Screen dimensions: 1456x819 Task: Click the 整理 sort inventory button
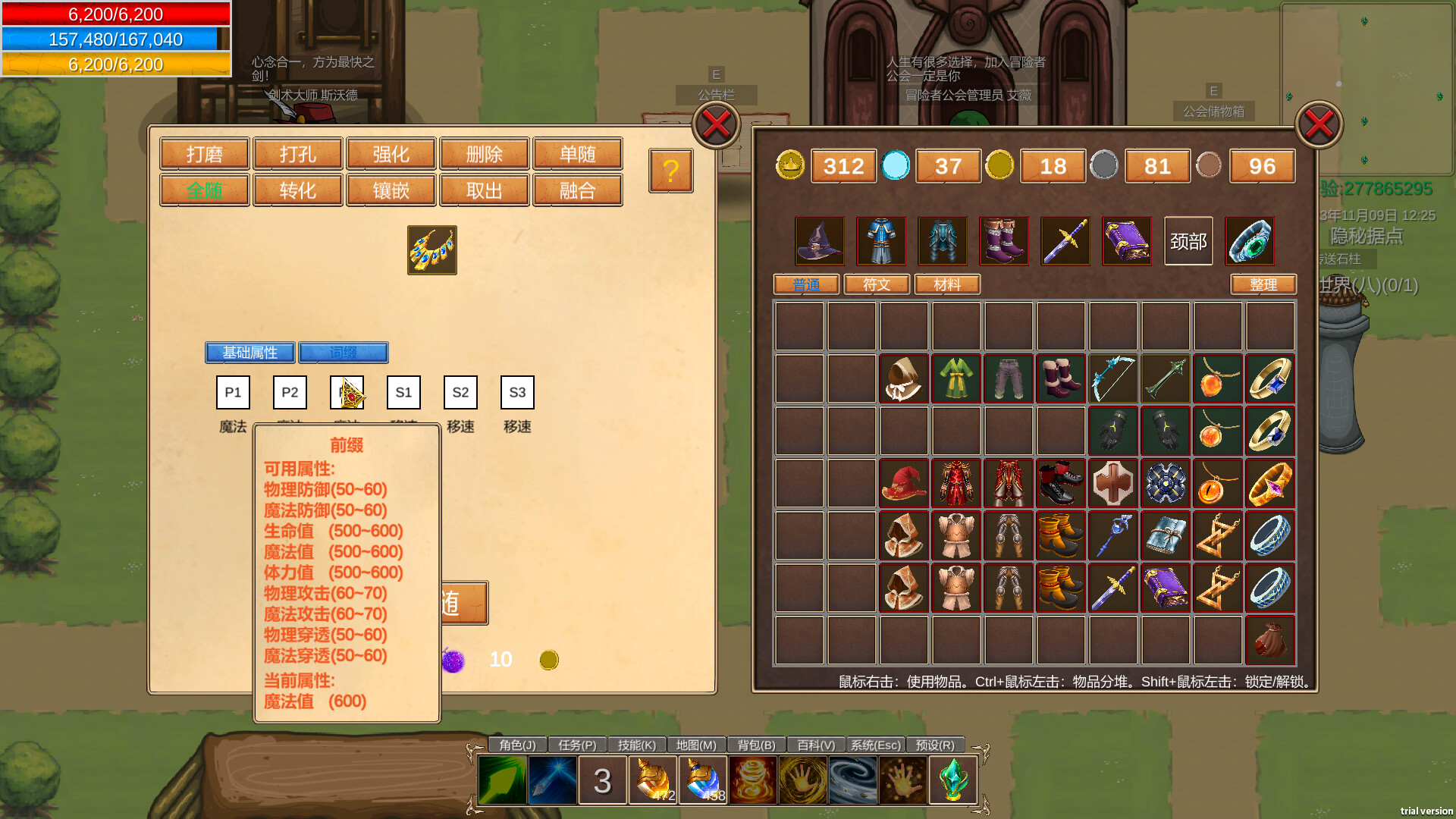1263,284
